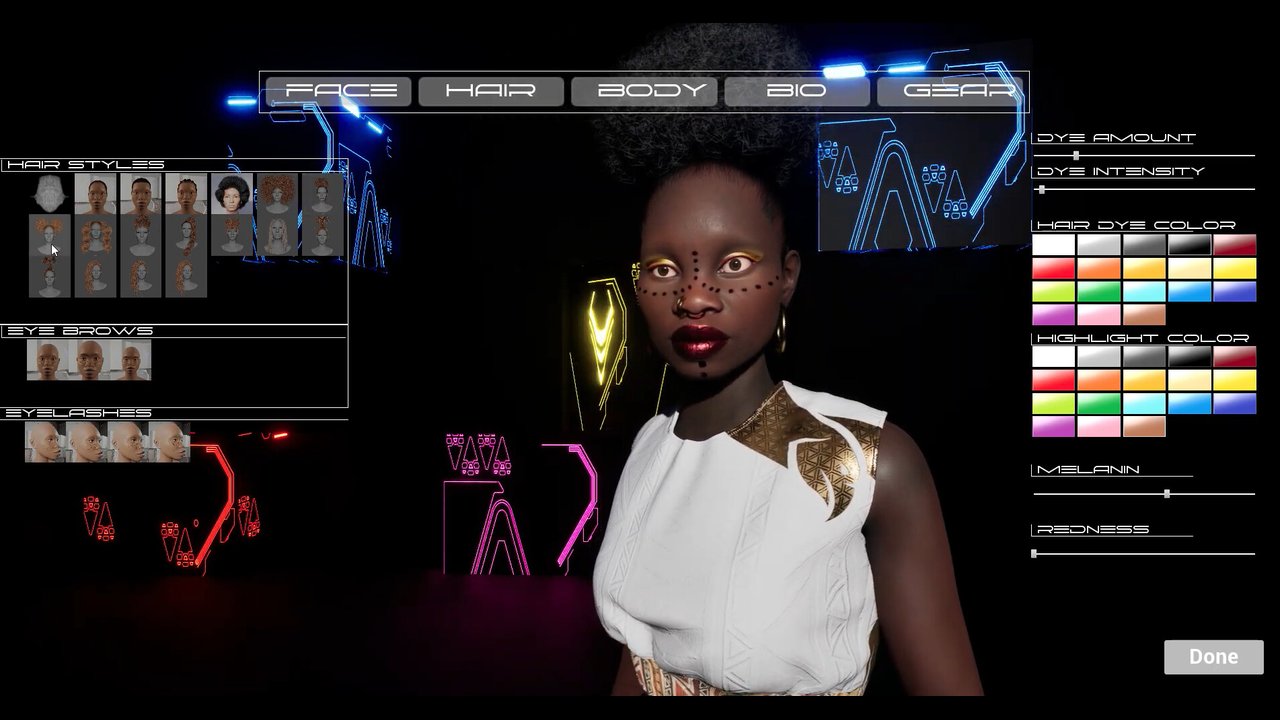Select the white Highlight Color swatch
This screenshot has height=720, width=1280.
(x=1053, y=357)
